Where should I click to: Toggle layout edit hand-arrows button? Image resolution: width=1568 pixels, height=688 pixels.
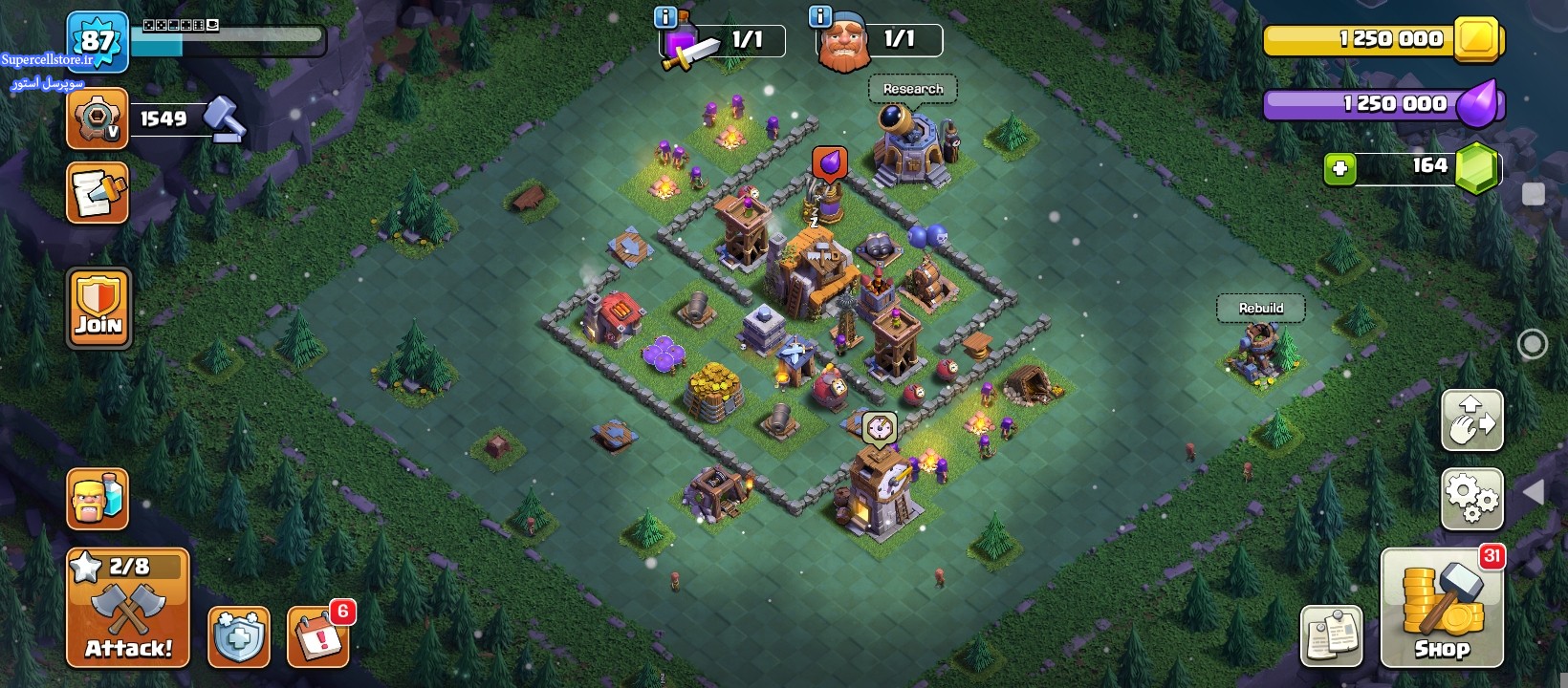pyautogui.click(x=1471, y=420)
